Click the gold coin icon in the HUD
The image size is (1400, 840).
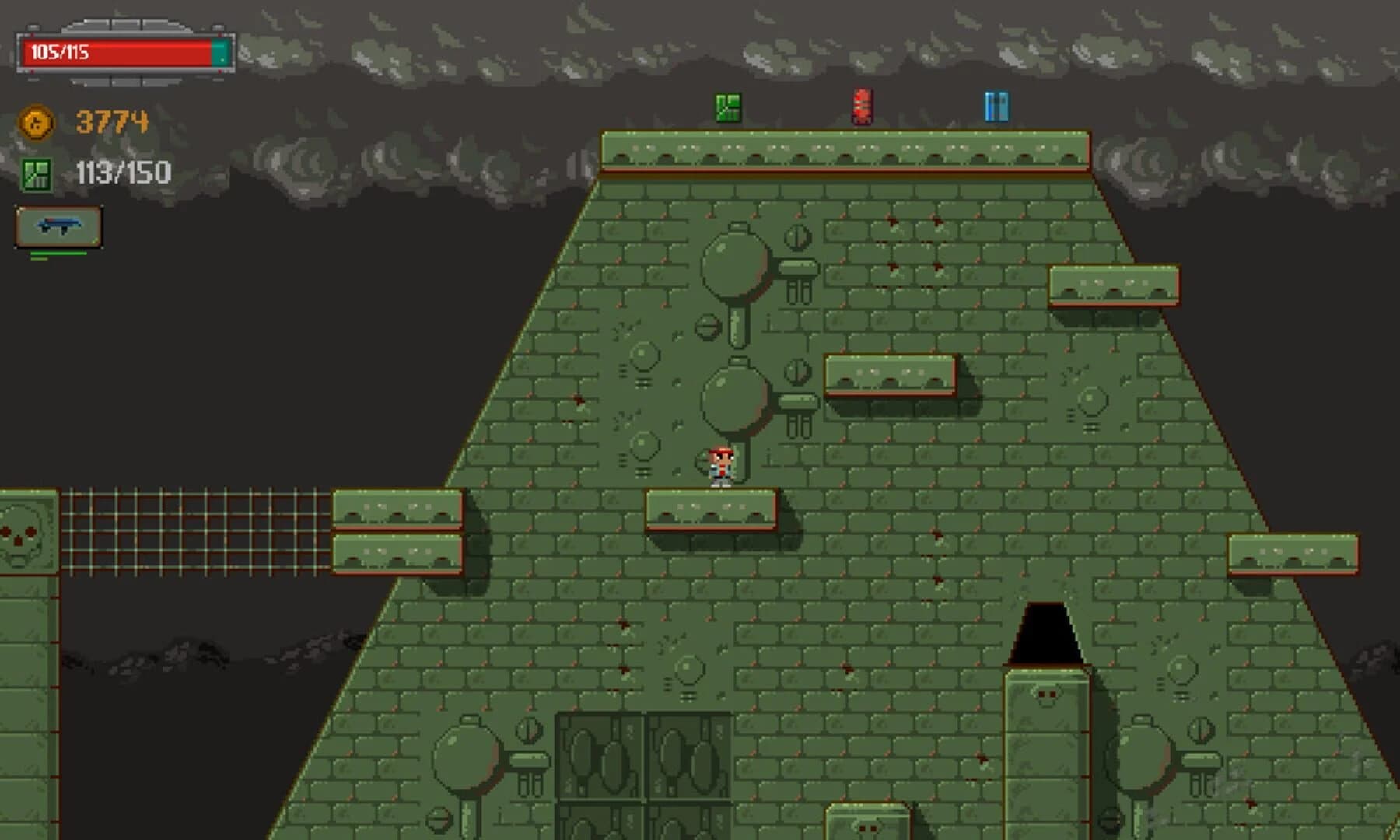[x=35, y=122]
